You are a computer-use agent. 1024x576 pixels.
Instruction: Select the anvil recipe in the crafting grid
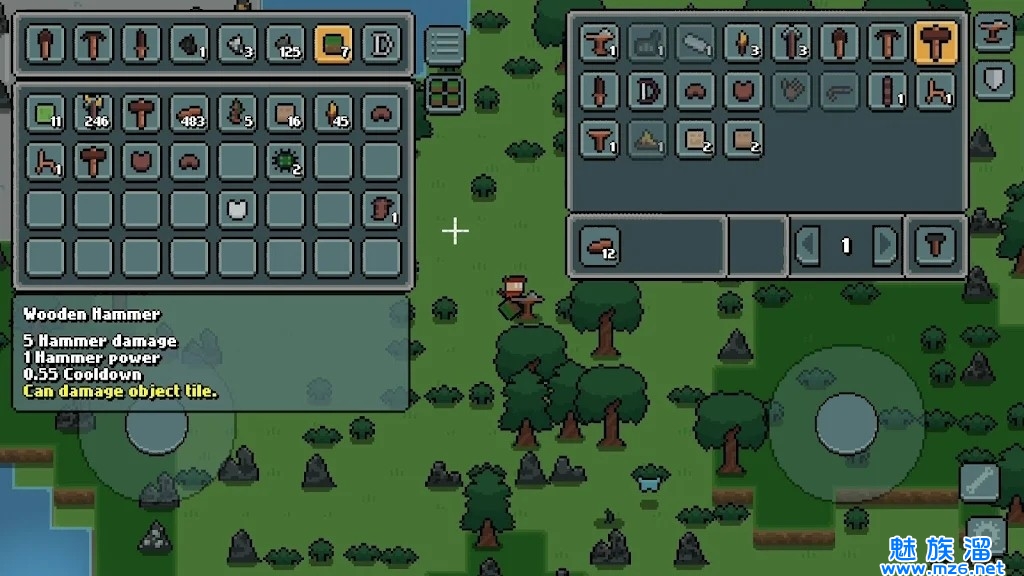(599, 42)
